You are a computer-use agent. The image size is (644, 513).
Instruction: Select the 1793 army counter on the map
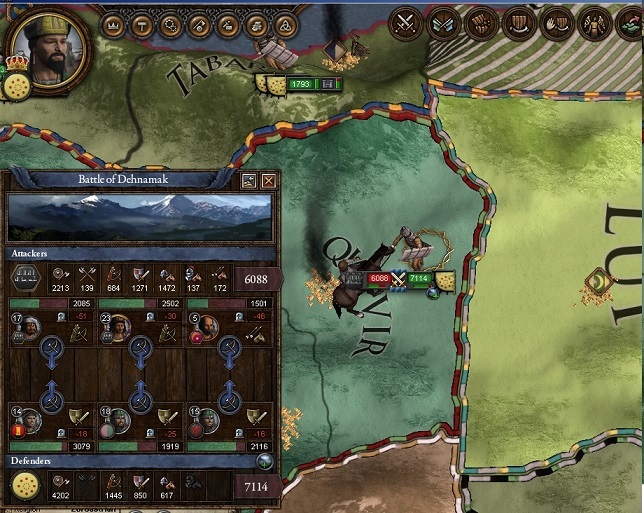click(x=302, y=84)
